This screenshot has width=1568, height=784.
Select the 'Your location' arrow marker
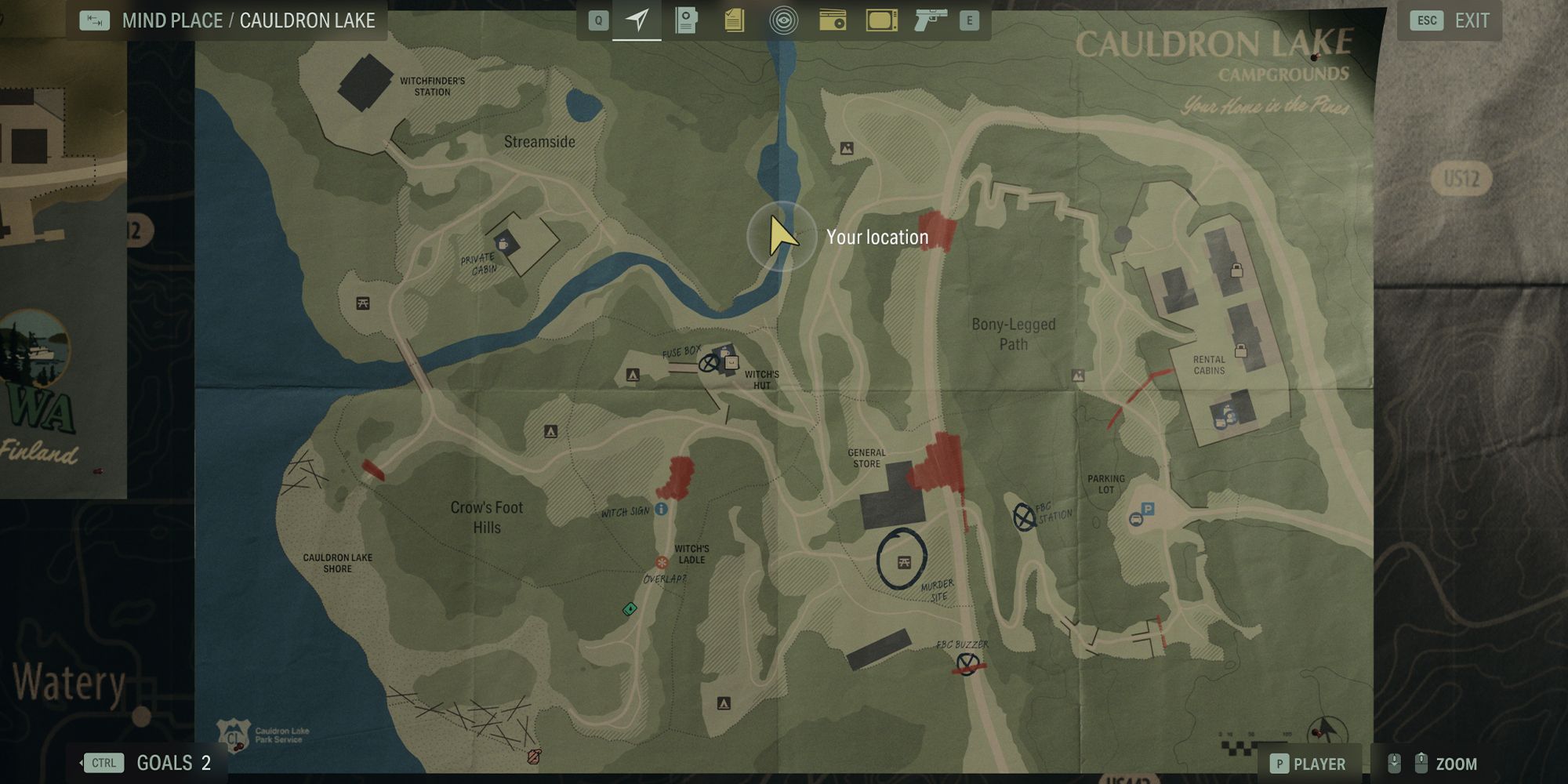click(781, 236)
